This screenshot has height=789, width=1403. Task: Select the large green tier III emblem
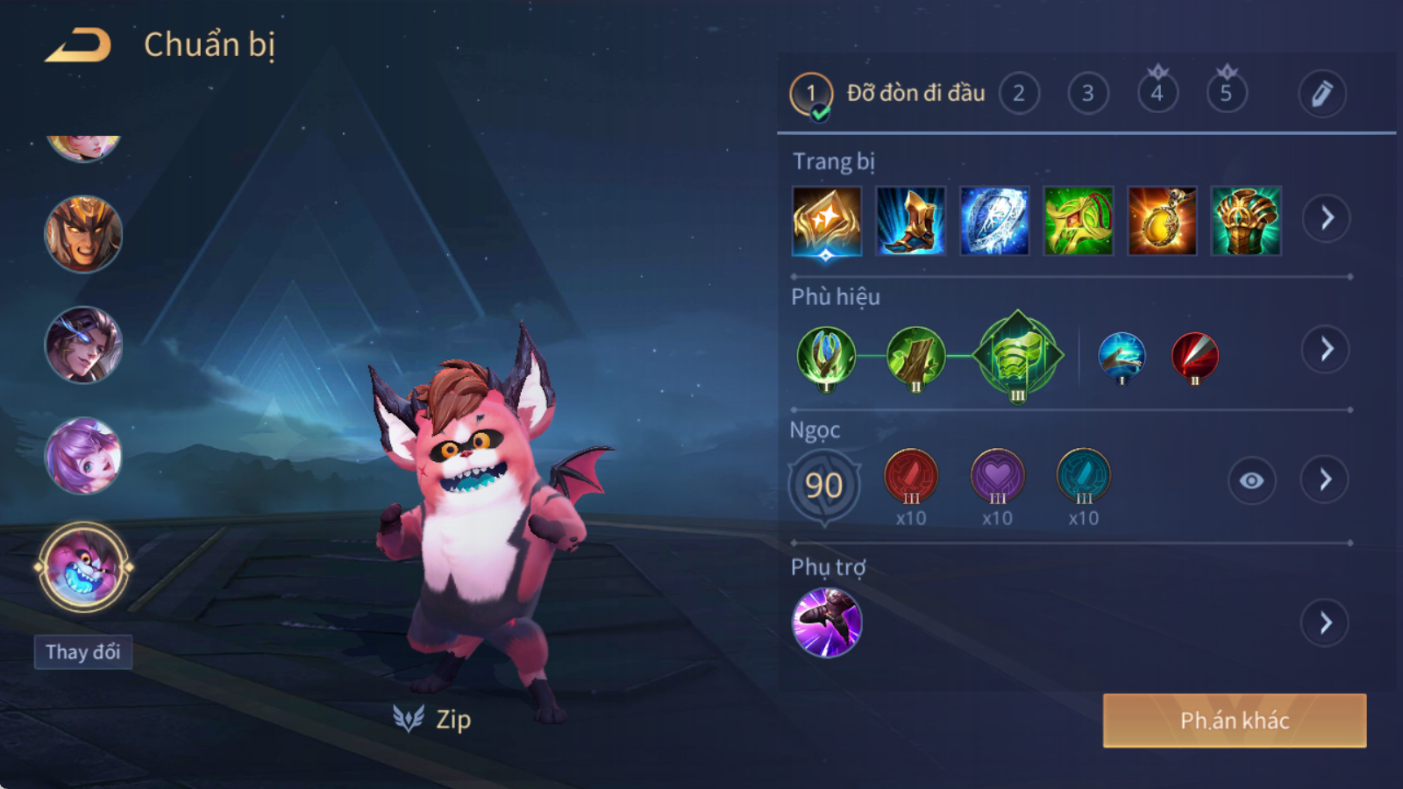point(1017,356)
